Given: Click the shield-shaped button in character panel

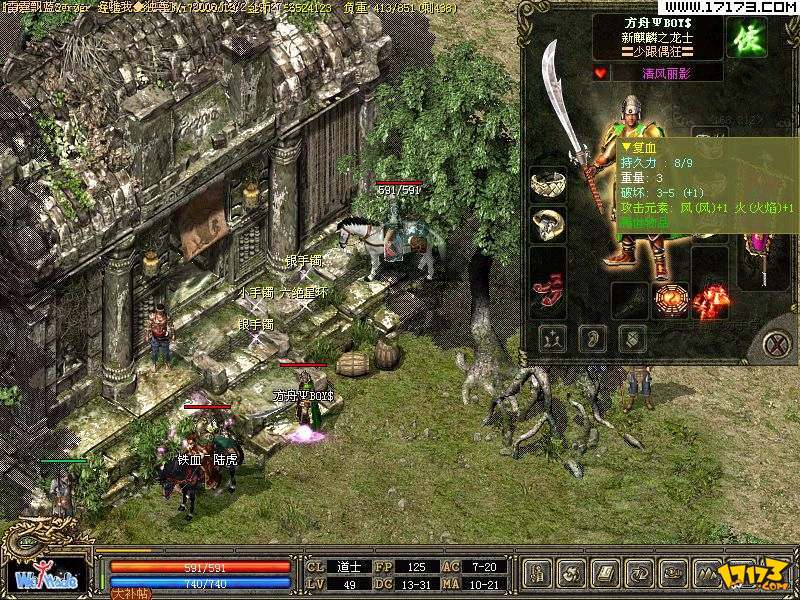Looking at the screenshot, I should coord(630,339).
